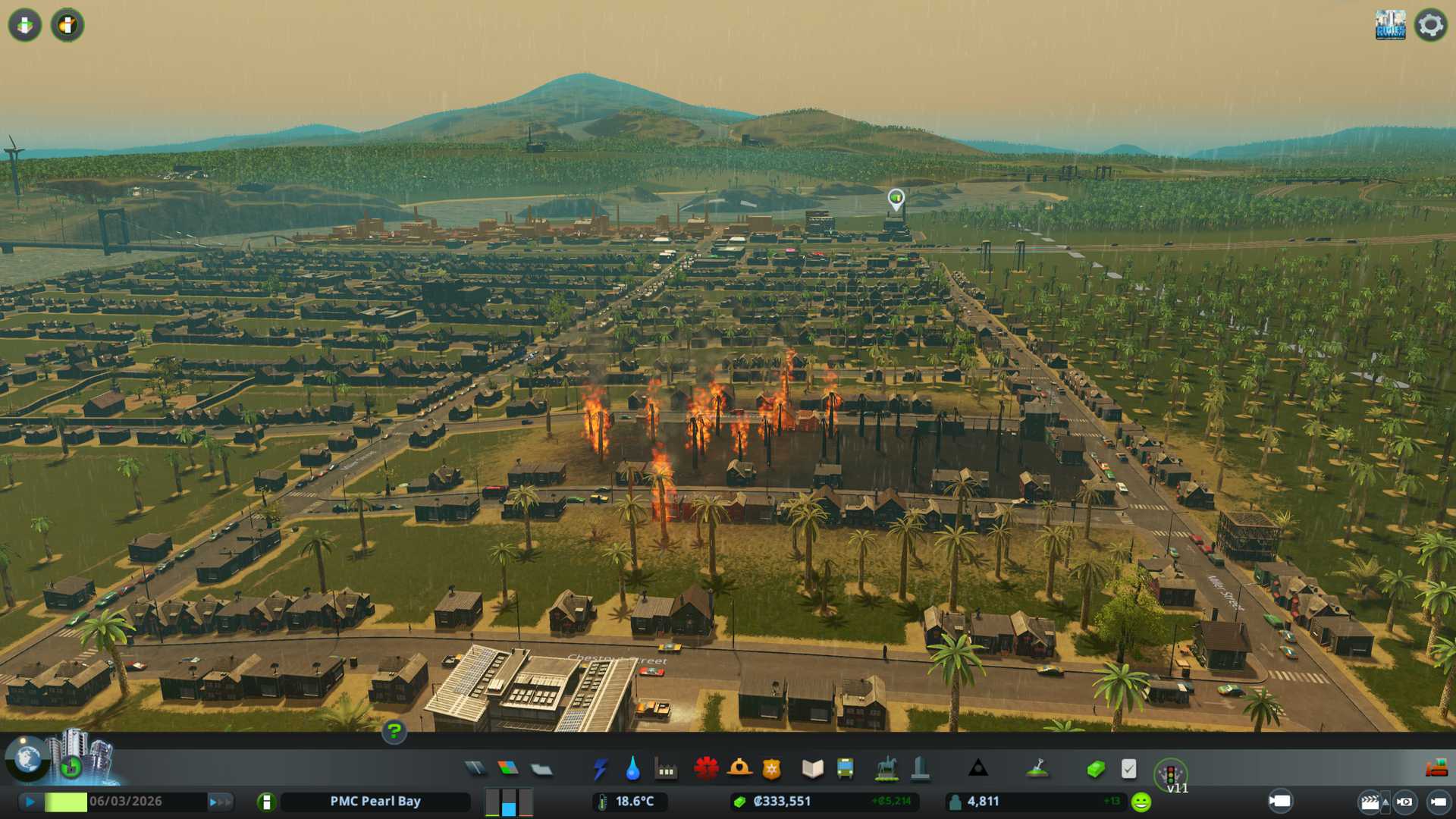Open the Landscaping shovel tool
Image resolution: width=1456 pixels, height=819 pixels.
pos(1037,769)
